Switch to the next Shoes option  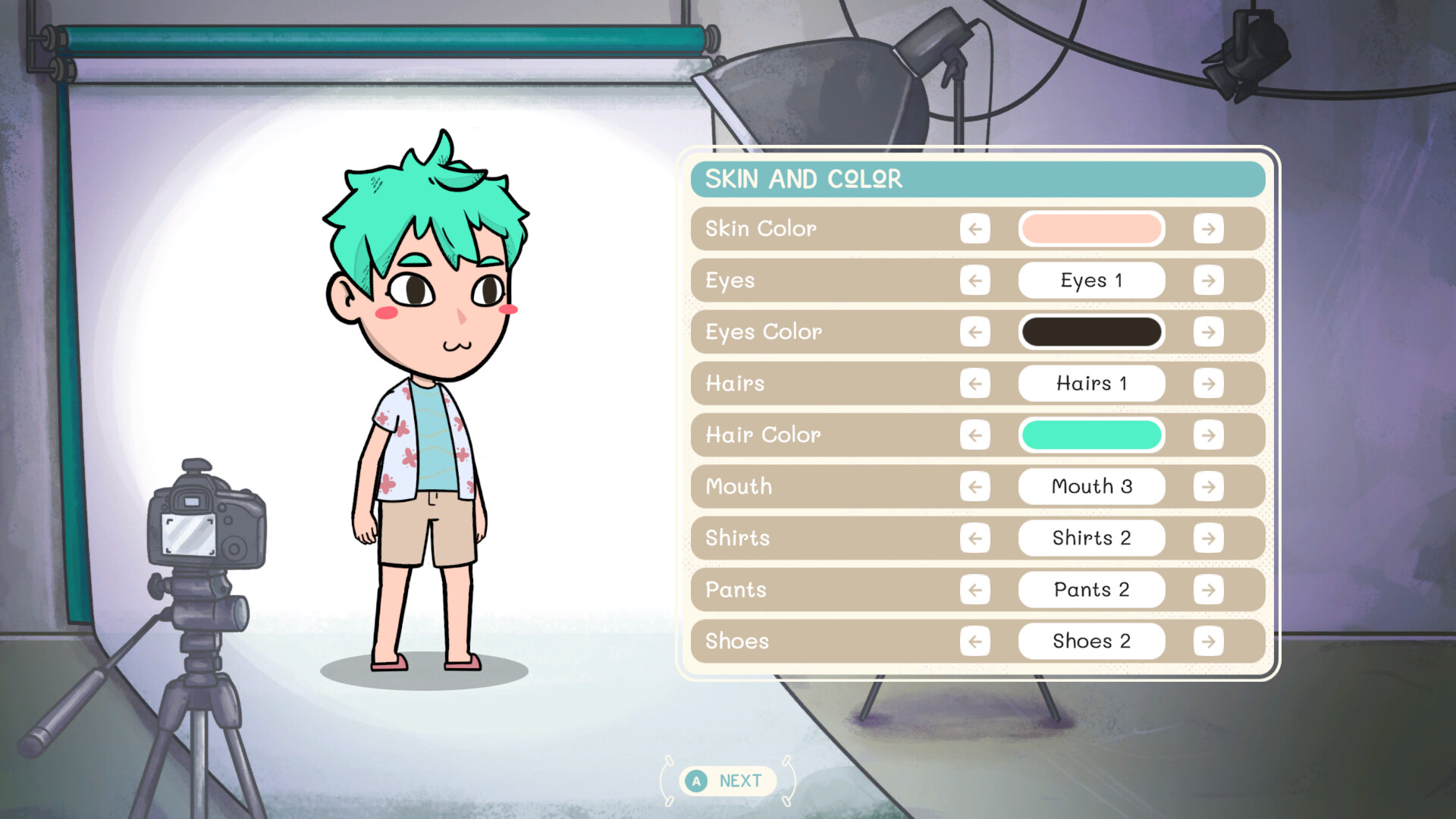pyautogui.click(x=1208, y=642)
